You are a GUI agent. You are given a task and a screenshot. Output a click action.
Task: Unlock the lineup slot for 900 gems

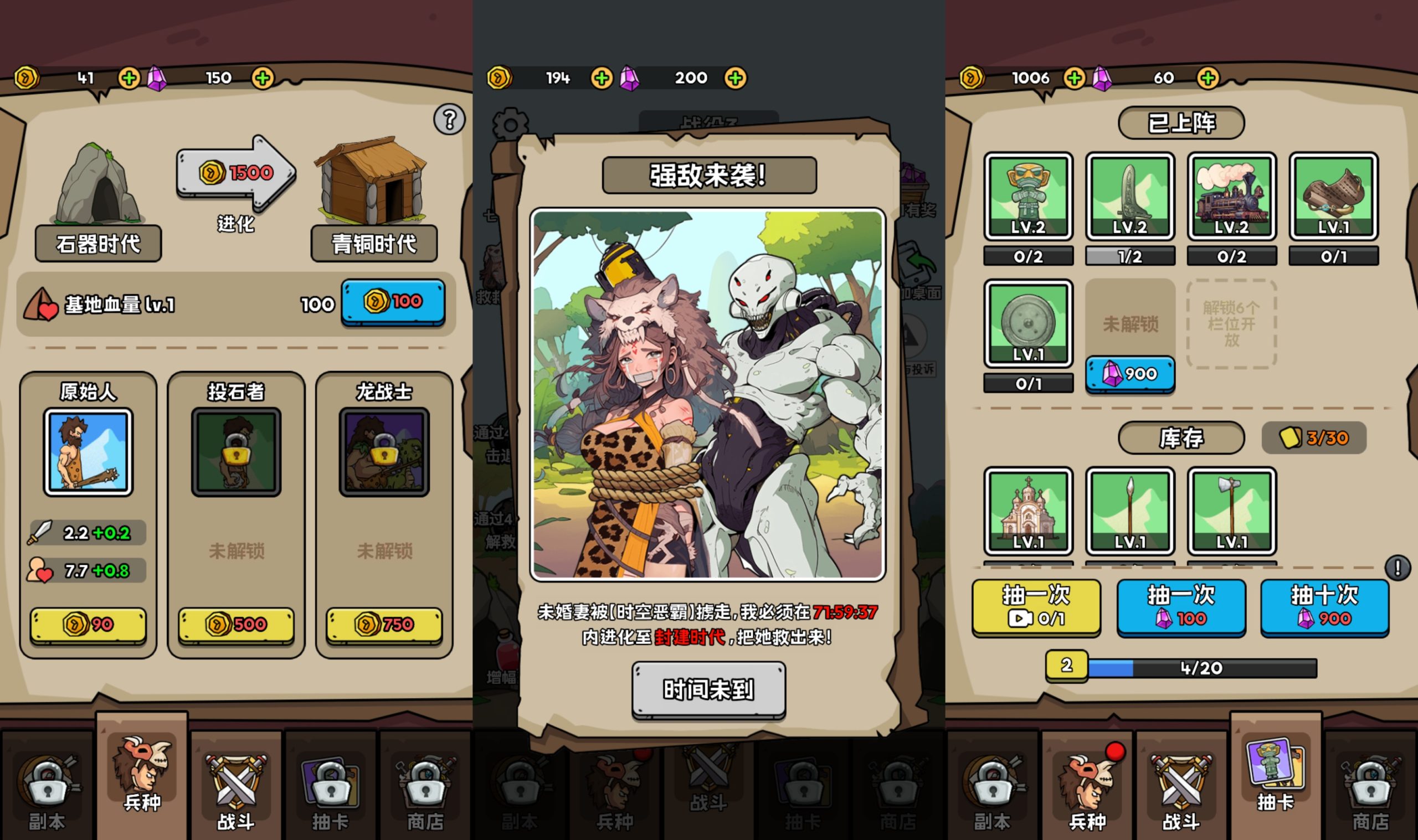pos(1130,374)
